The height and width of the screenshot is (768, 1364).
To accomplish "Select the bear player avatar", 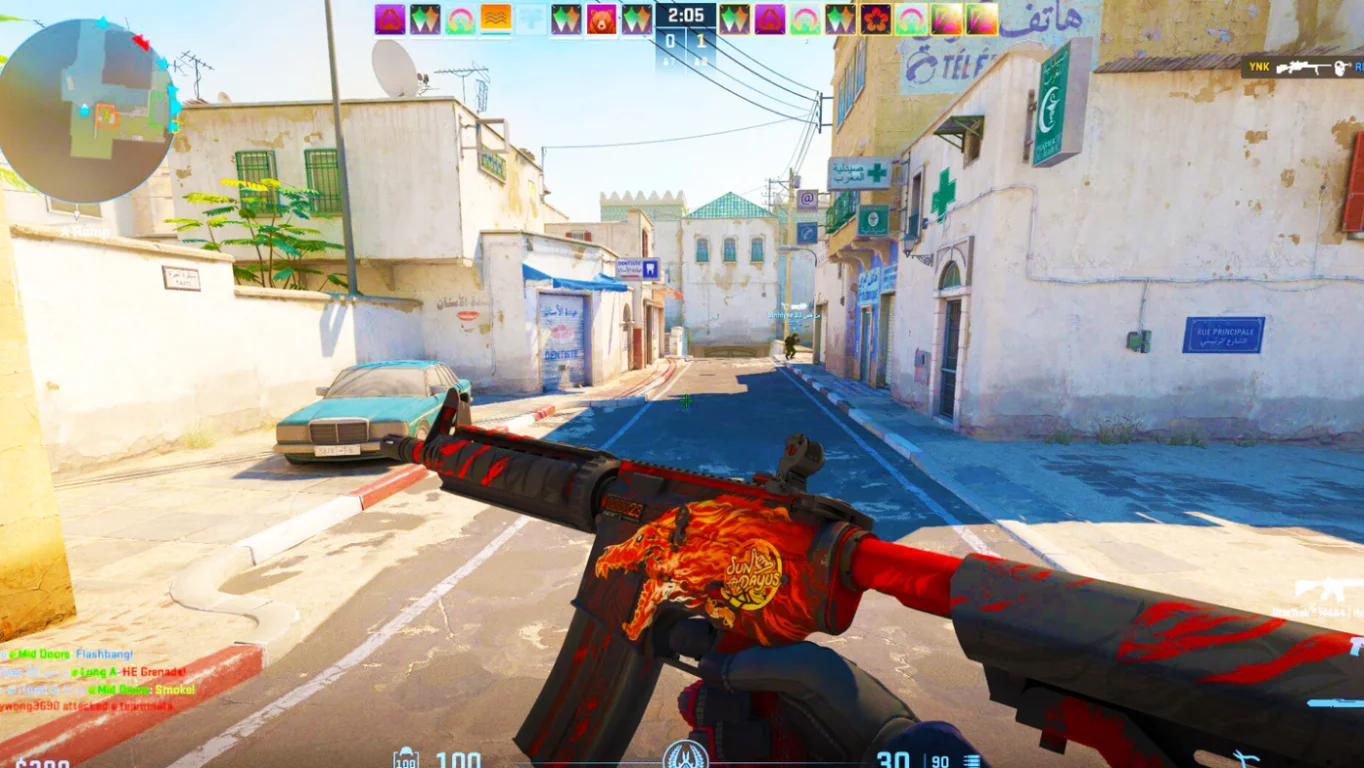I will pos(602,19).
